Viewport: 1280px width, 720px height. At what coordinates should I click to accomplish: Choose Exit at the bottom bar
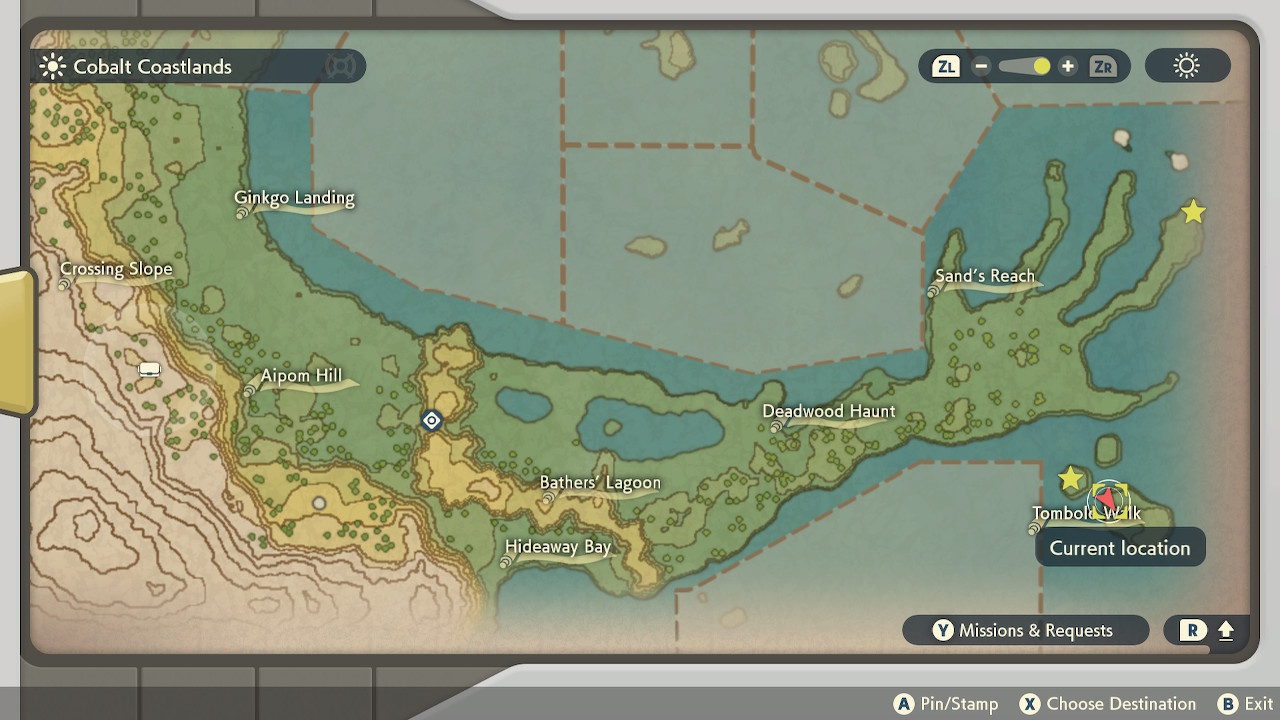1245,703
